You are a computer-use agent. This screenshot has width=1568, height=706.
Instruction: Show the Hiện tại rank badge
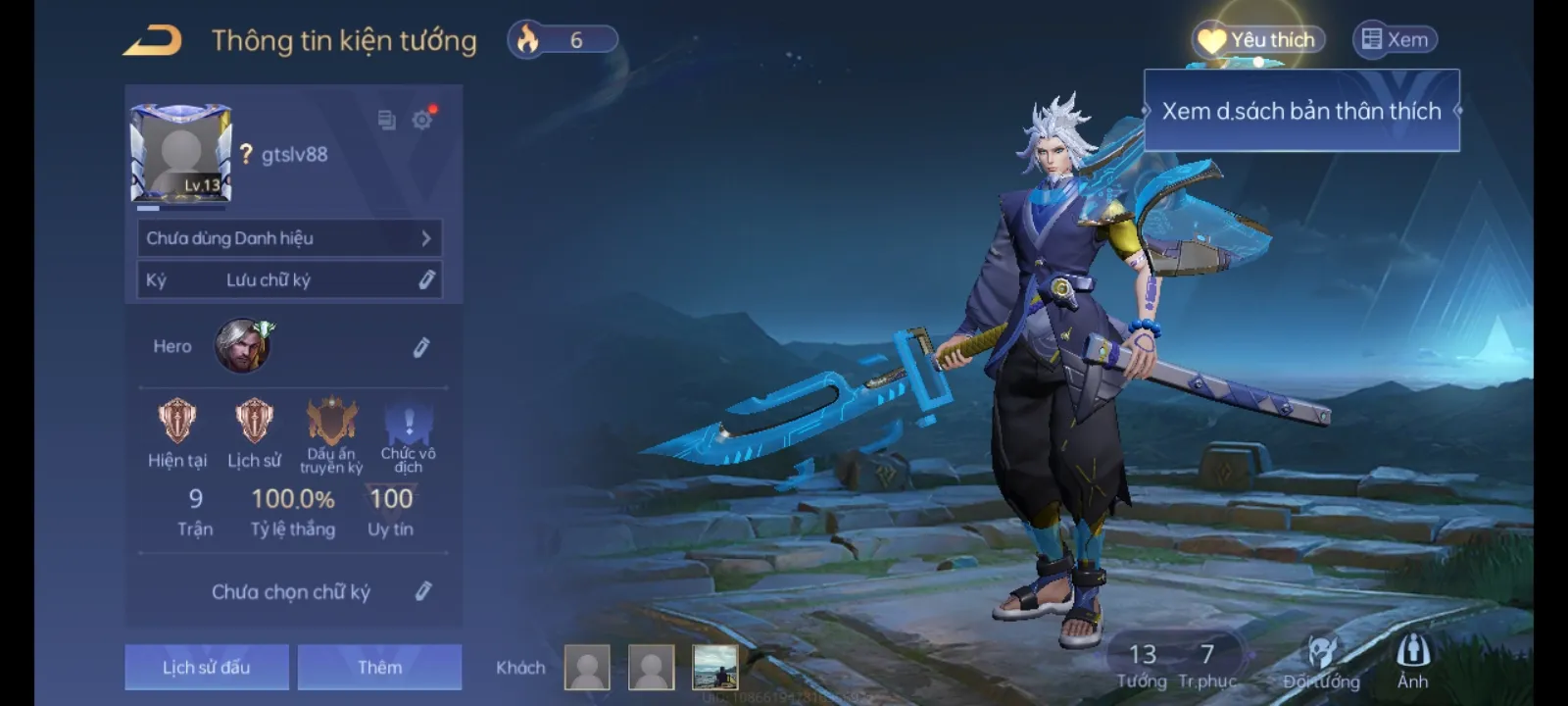177,422
